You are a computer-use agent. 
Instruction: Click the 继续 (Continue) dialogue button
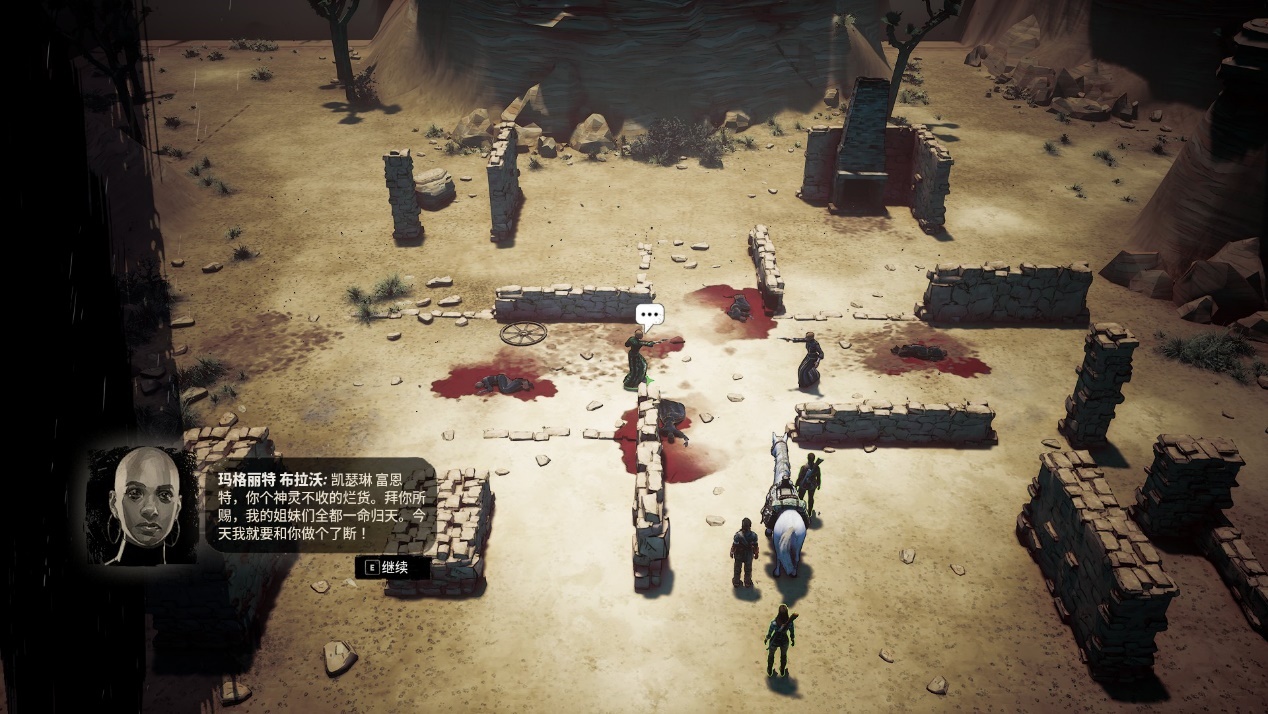(392, 567)
